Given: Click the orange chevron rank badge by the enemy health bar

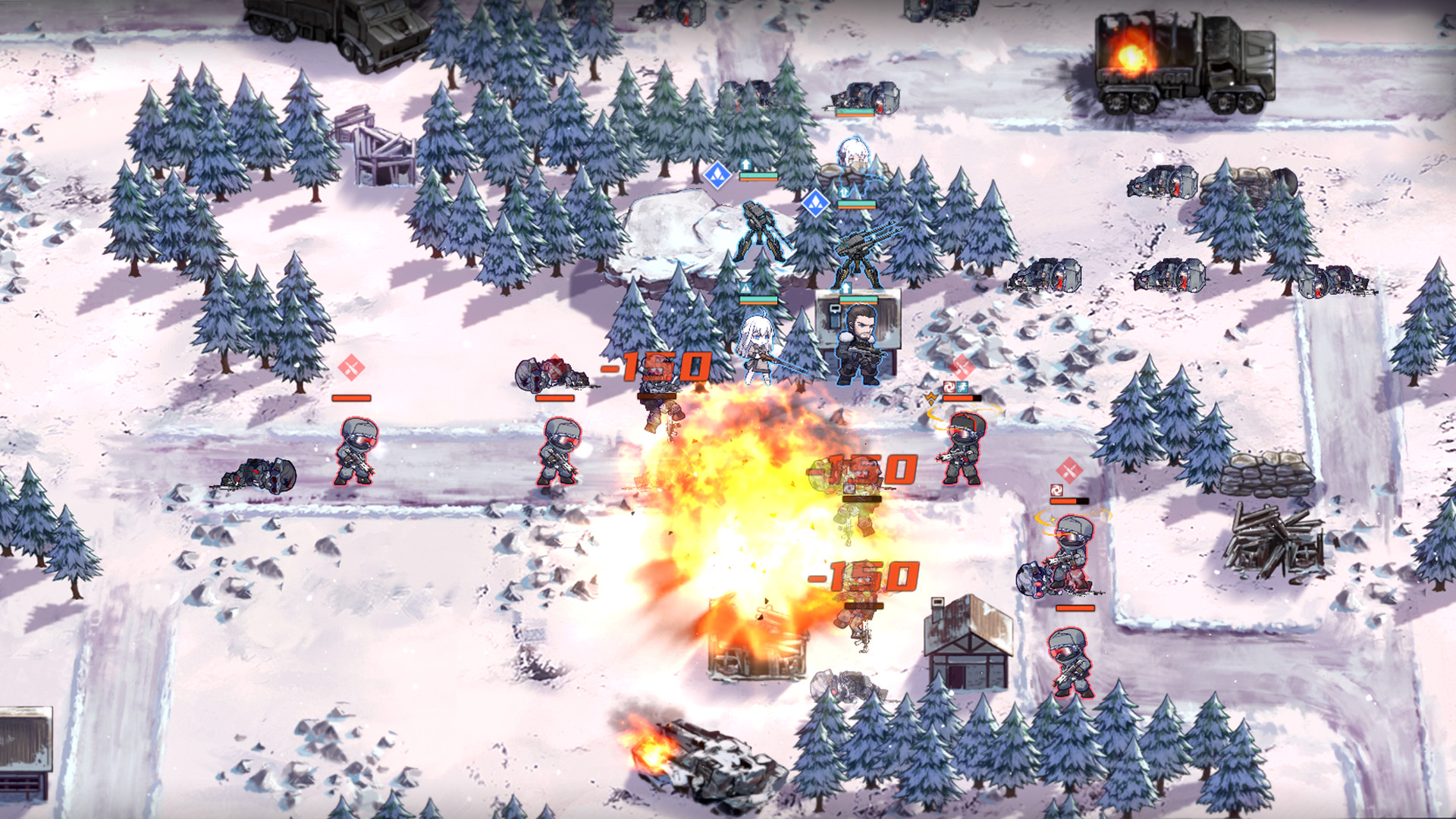Looking at the screenshot, I should click(931, 397).
